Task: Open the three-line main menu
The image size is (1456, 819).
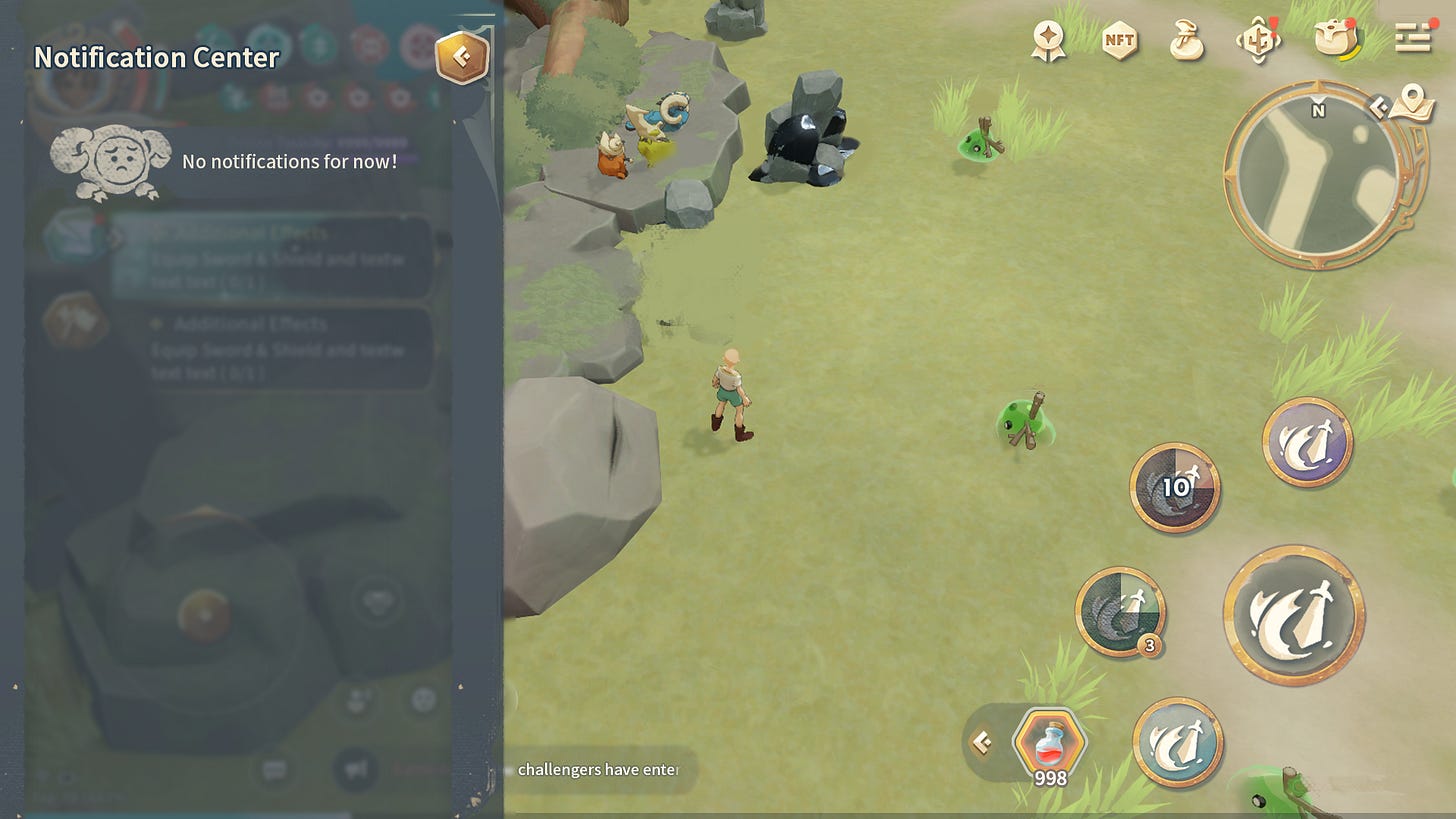Action: click(1413, 38)
